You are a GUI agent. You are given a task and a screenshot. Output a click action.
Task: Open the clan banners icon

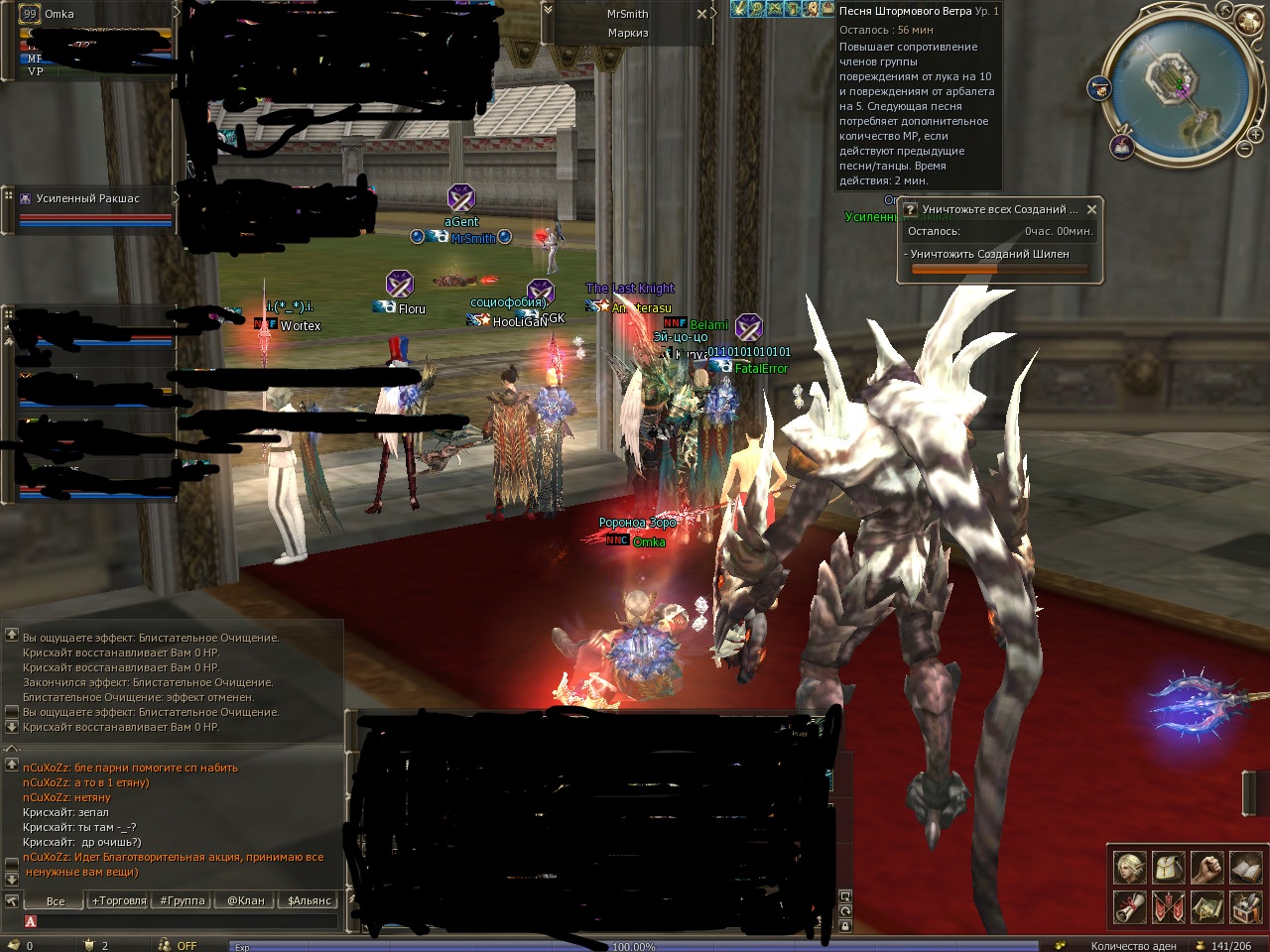coord(1168,906)
